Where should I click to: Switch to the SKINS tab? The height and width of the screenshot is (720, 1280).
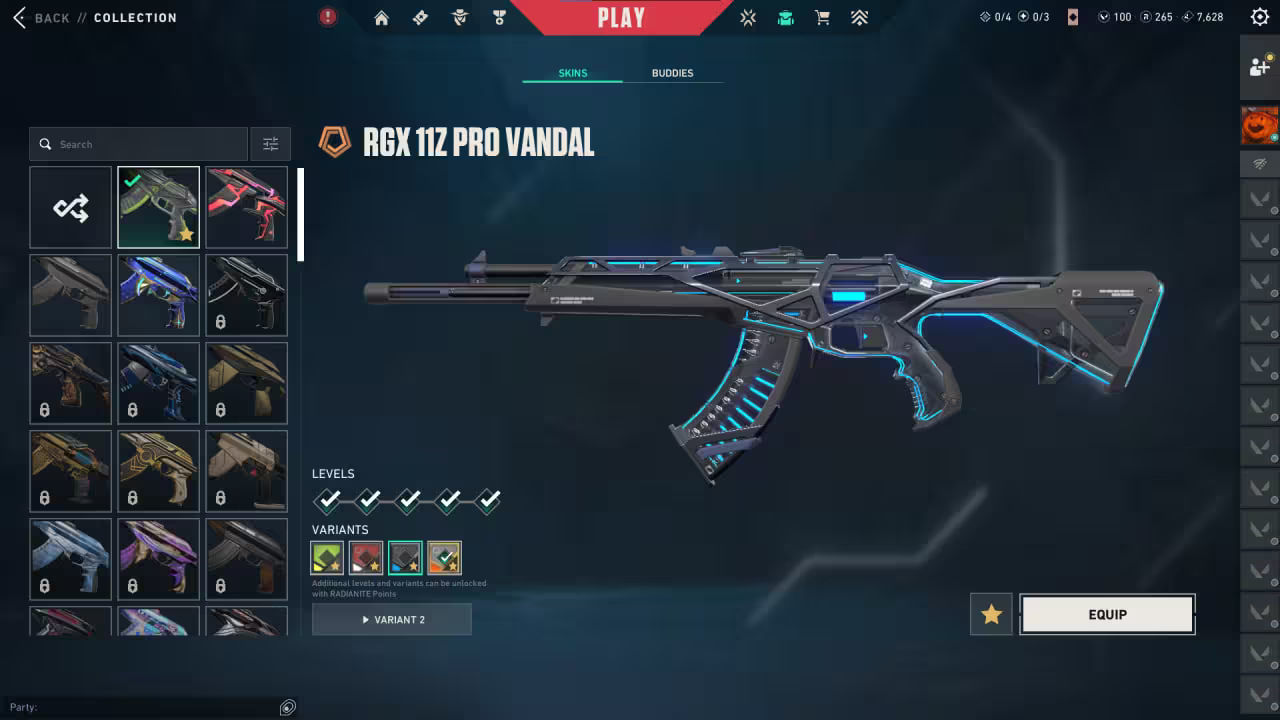click(x=572, y=72)
